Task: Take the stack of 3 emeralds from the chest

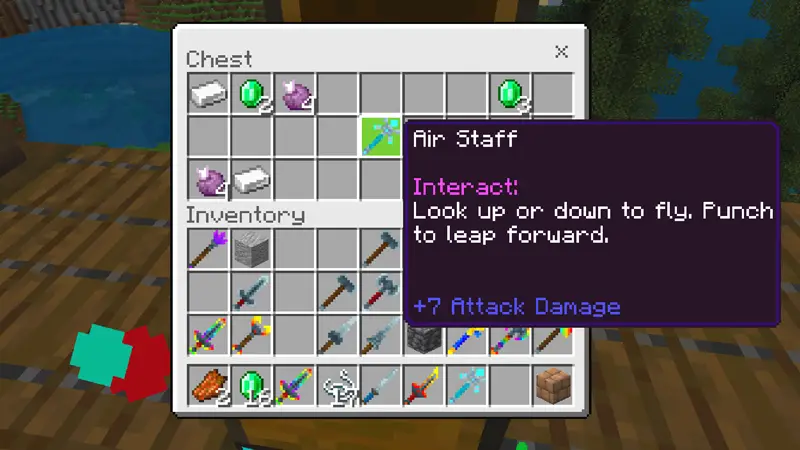Action: tap(510, 94)
